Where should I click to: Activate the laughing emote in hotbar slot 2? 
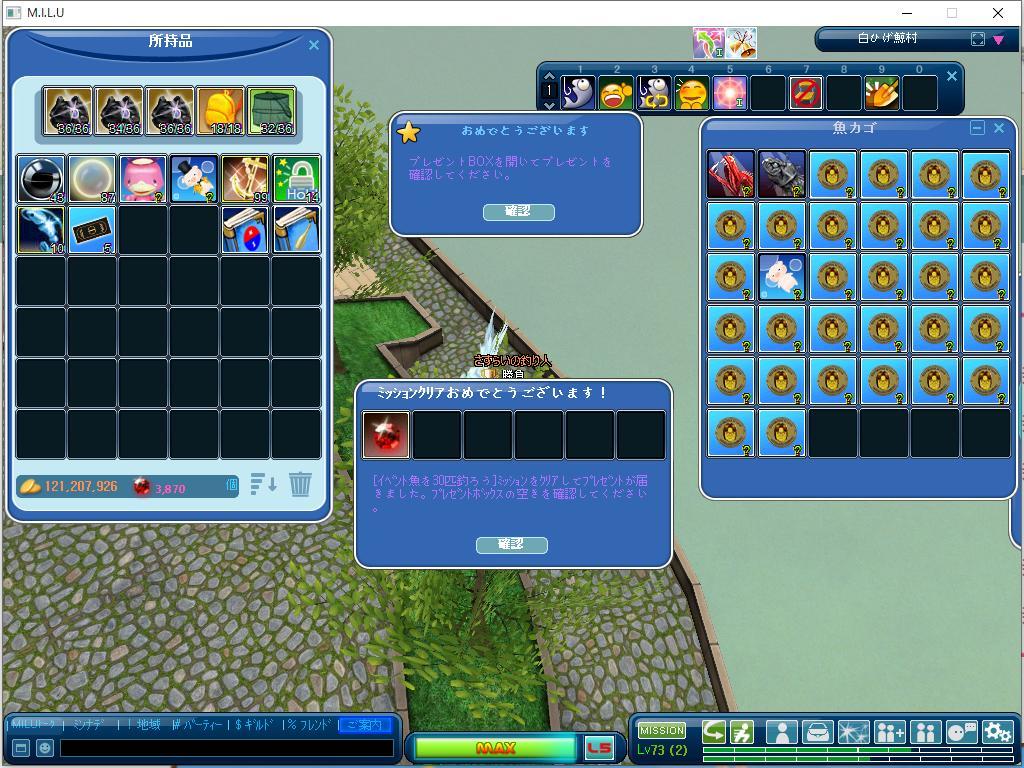[x=616, y=93]
